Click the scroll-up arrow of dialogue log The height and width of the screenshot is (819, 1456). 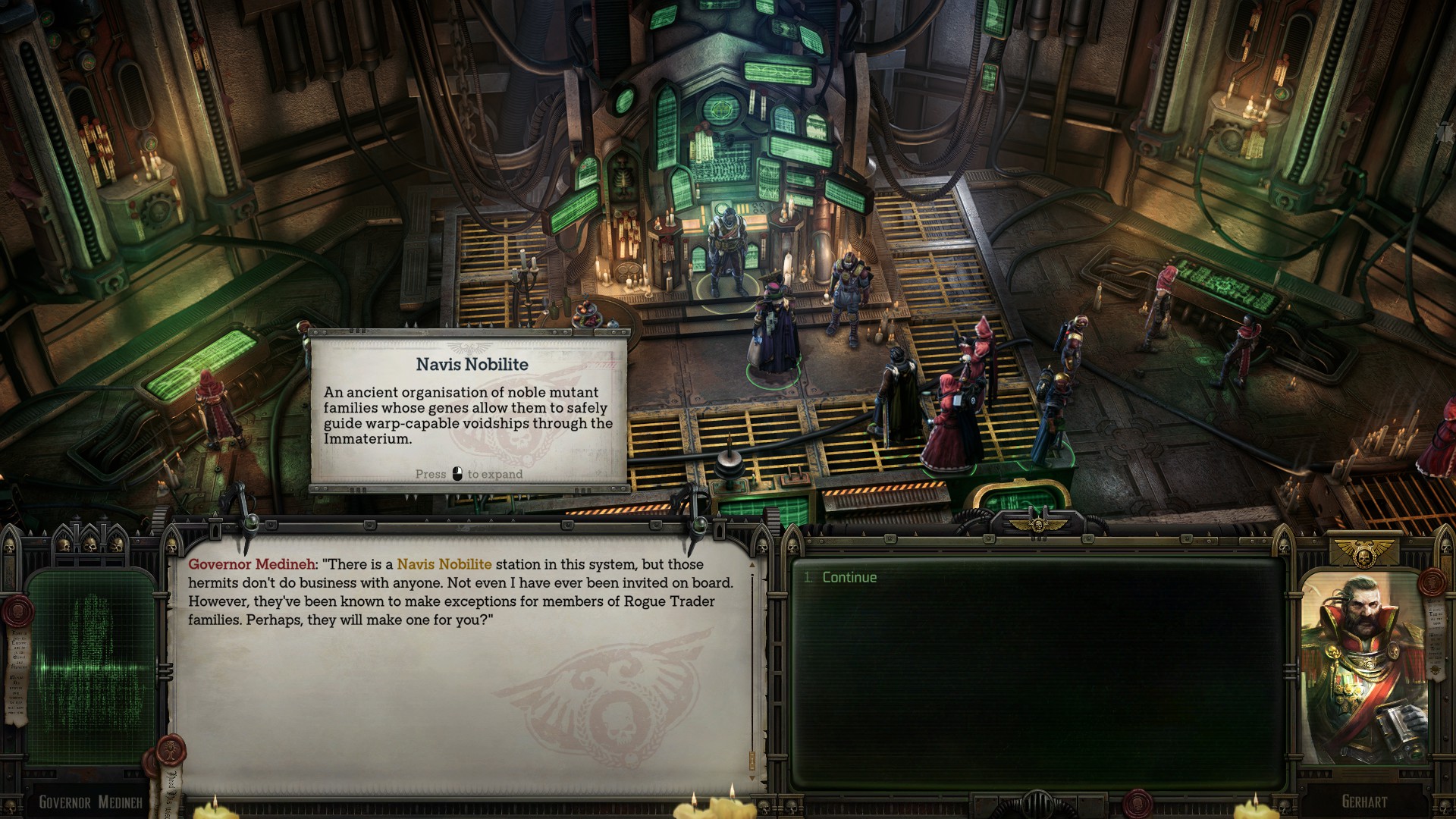point(752,564)
